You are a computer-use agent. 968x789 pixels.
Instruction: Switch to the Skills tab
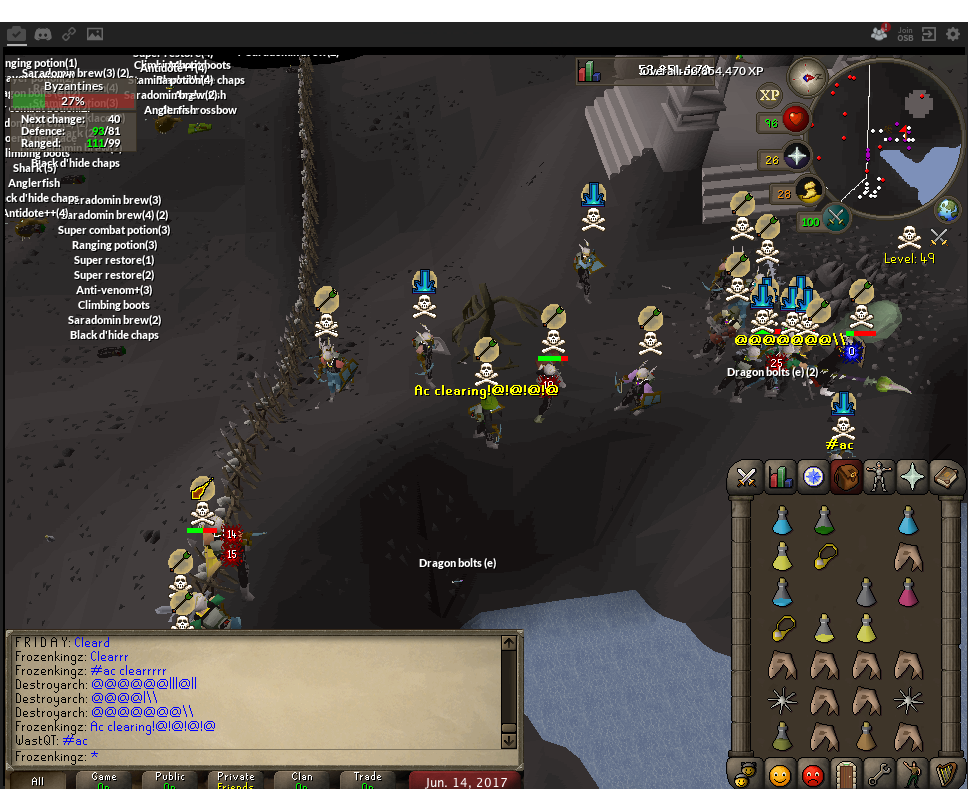tap(780, 478)
